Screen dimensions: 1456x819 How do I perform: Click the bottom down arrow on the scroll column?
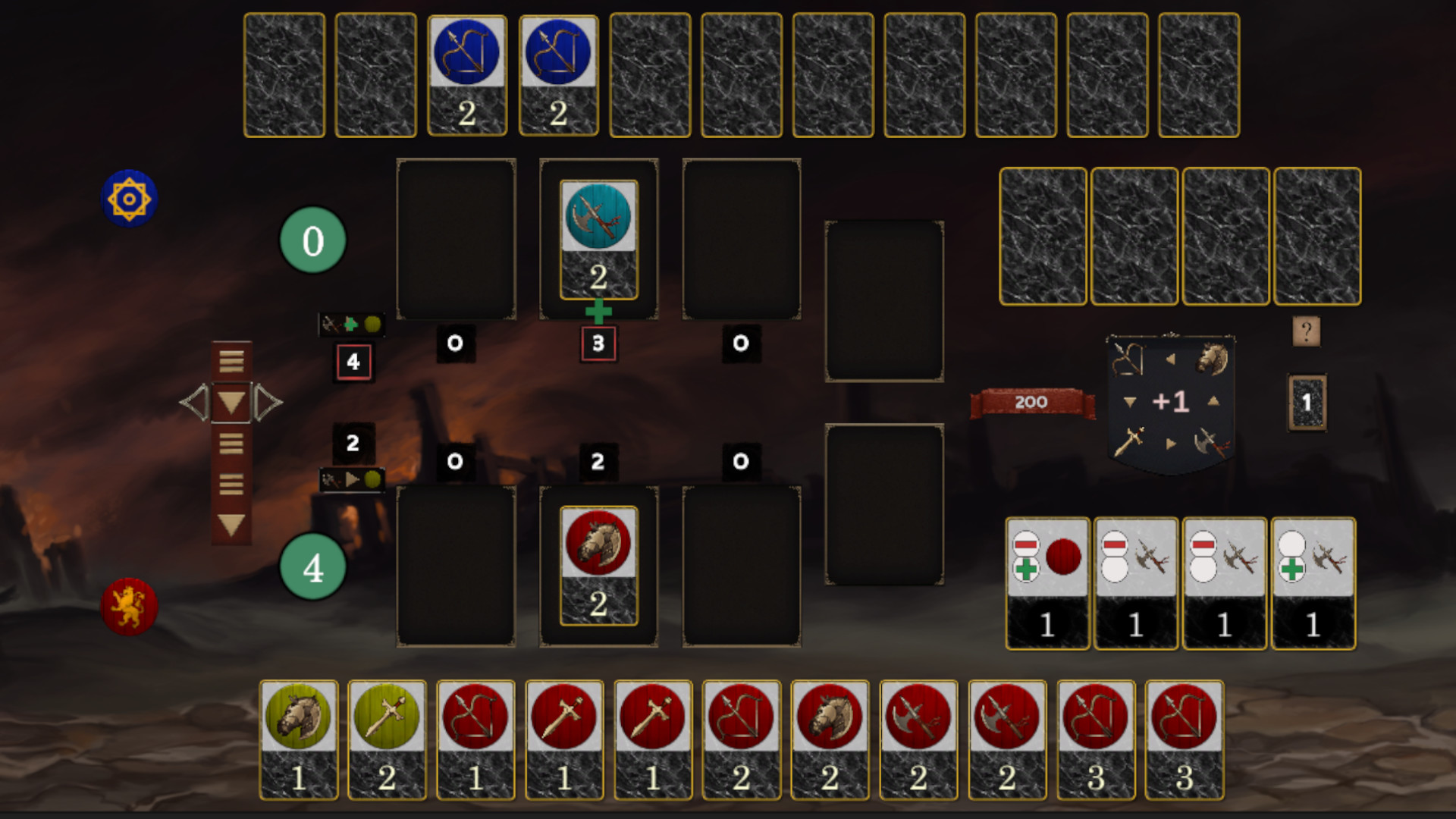(230, 525)
